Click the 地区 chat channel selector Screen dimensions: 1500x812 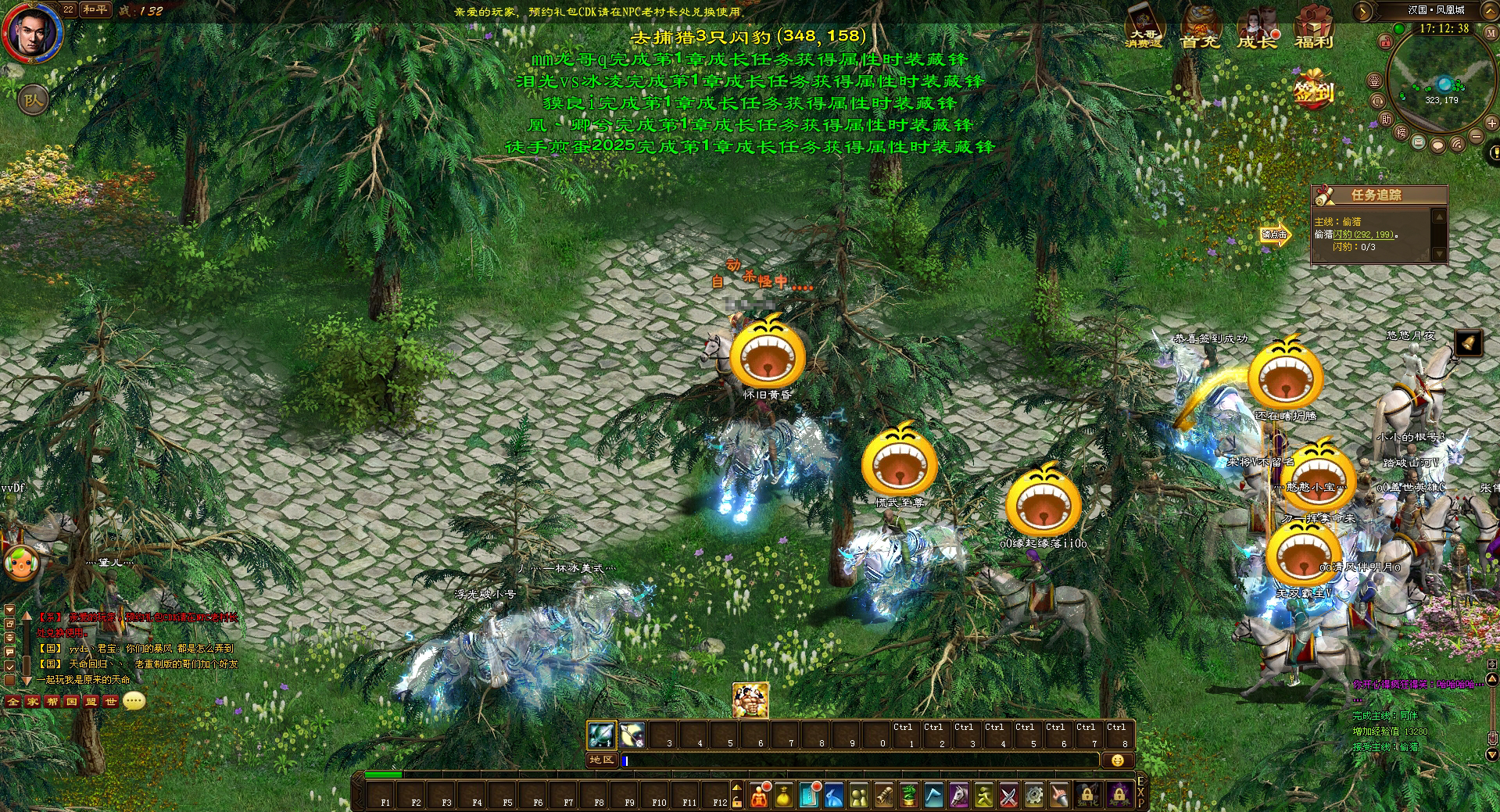602,760
